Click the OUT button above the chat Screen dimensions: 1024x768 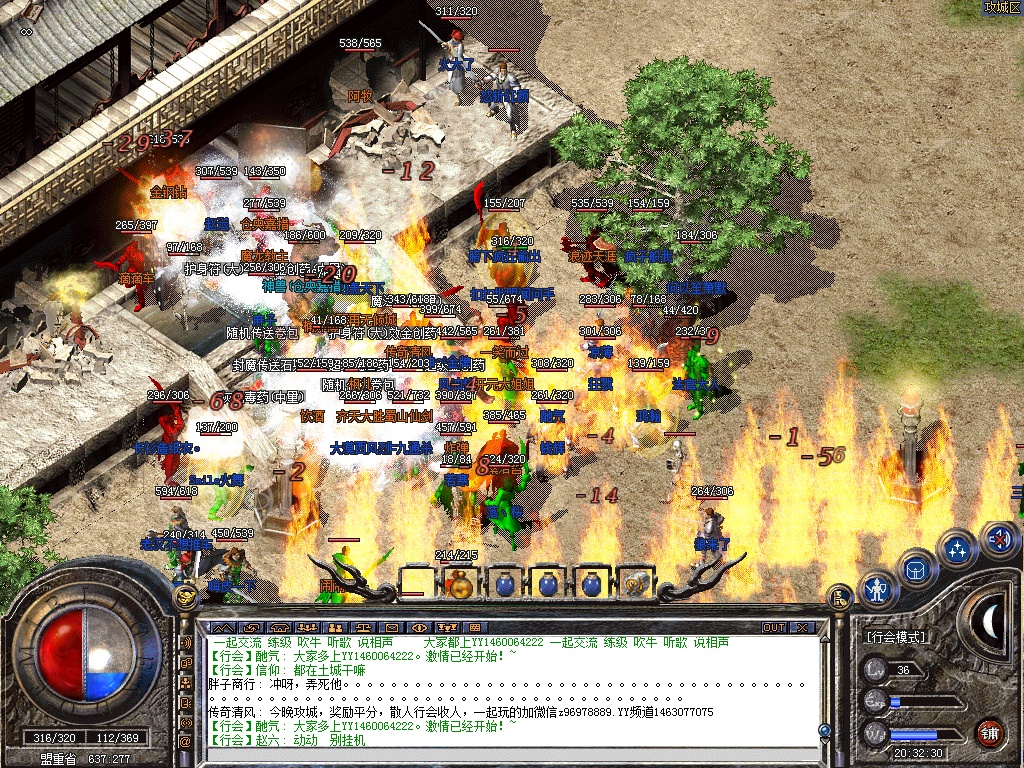pyautogui.click(x=773, y=627)
